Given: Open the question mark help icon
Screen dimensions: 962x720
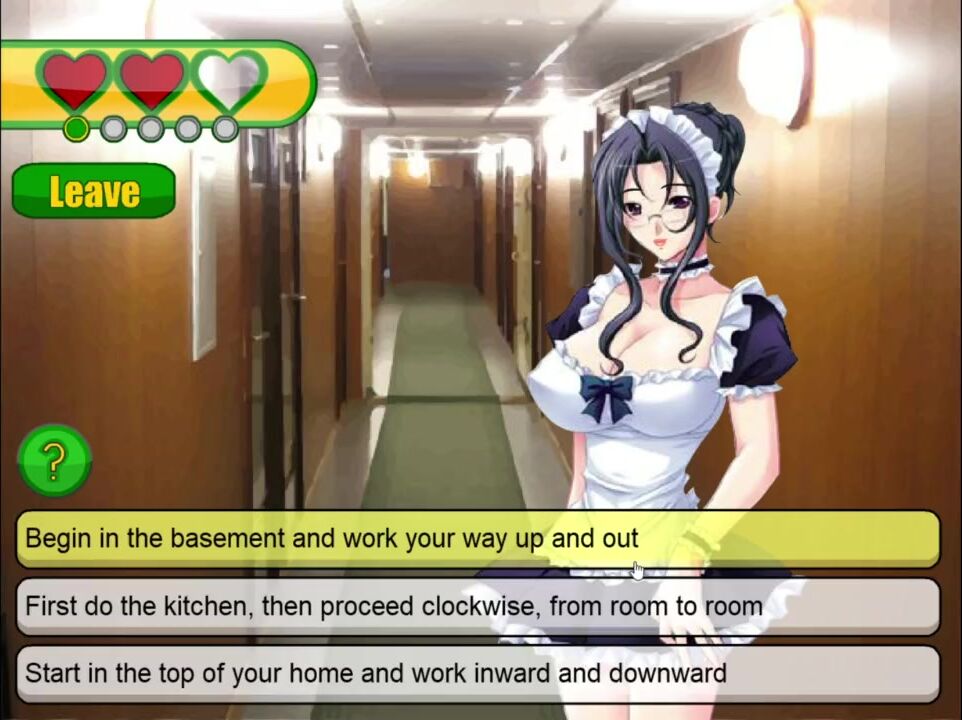Looking at the screenshot, I should pyautogui.click(x=54, y=460).
